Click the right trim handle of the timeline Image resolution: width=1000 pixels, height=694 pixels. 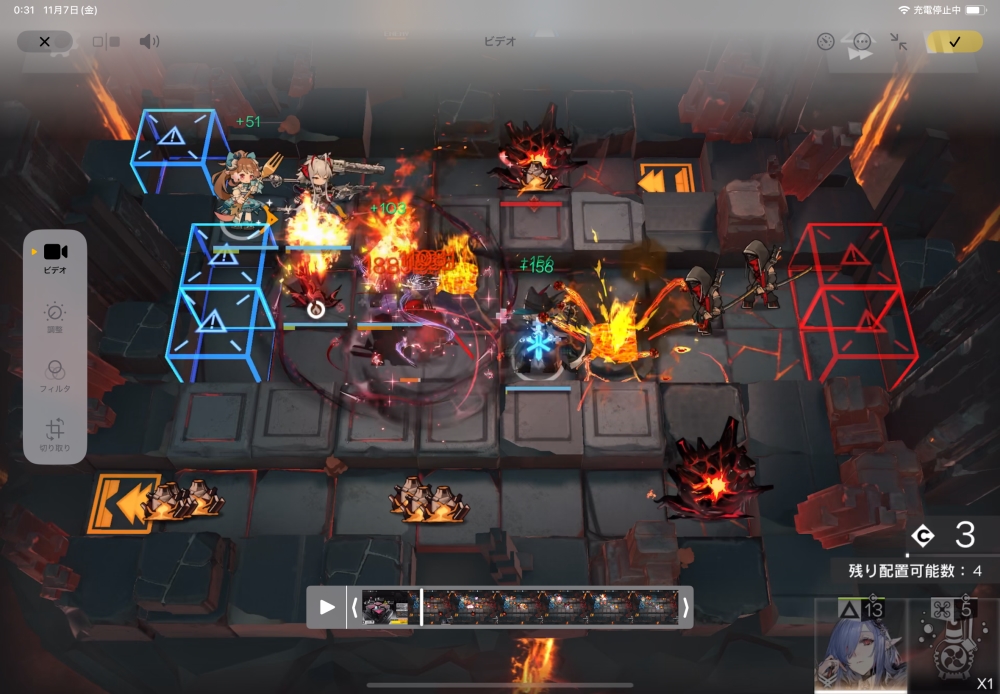tap(685, 607)
